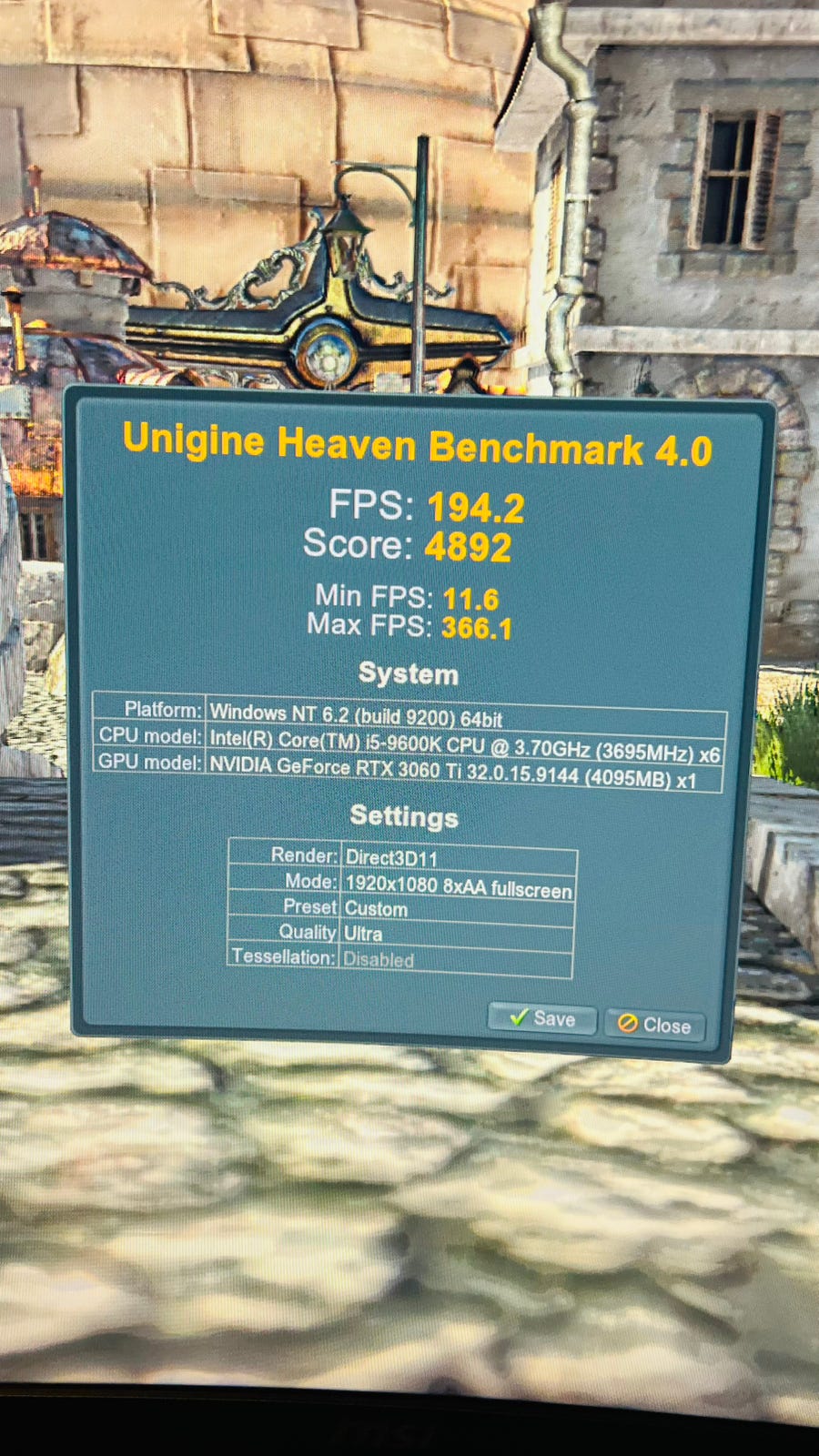Save the benchmark results
The width and height of the screenshot is (819, 1456).
(x=542, y=1019)
